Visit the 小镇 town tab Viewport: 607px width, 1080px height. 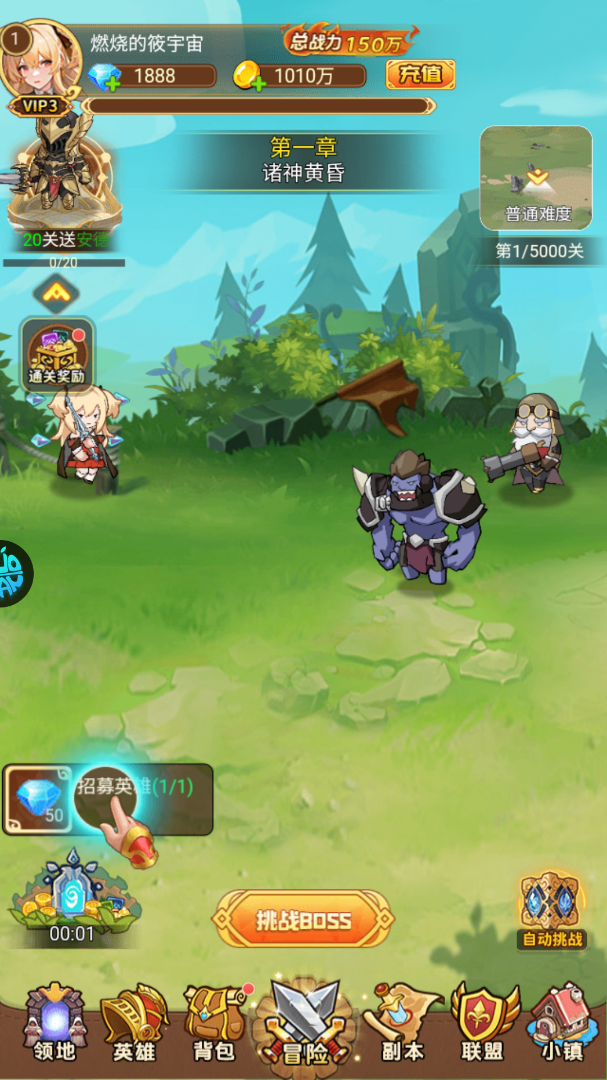(560, 1022)
